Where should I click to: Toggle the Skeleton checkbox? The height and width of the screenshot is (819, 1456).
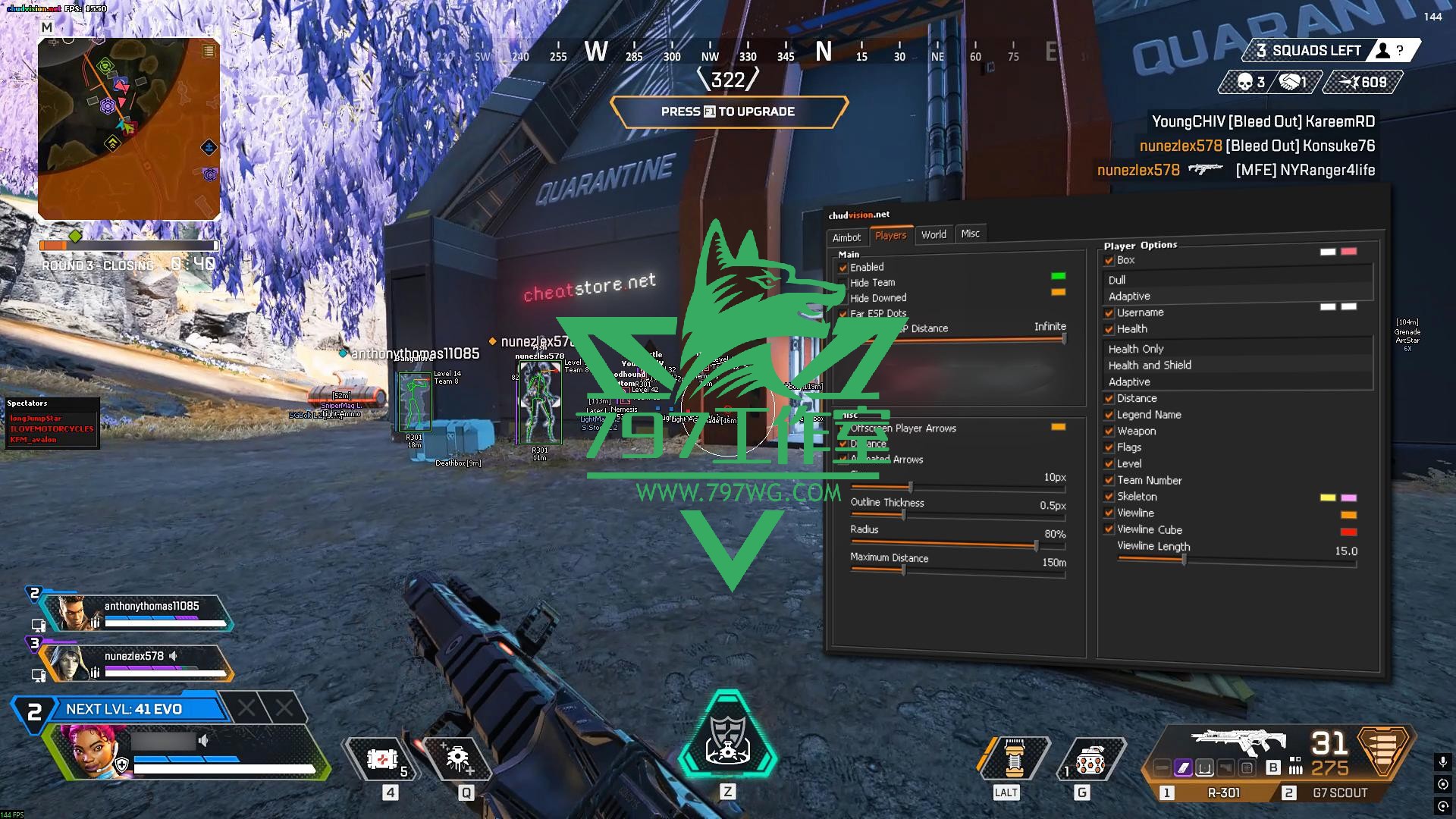1109,497
